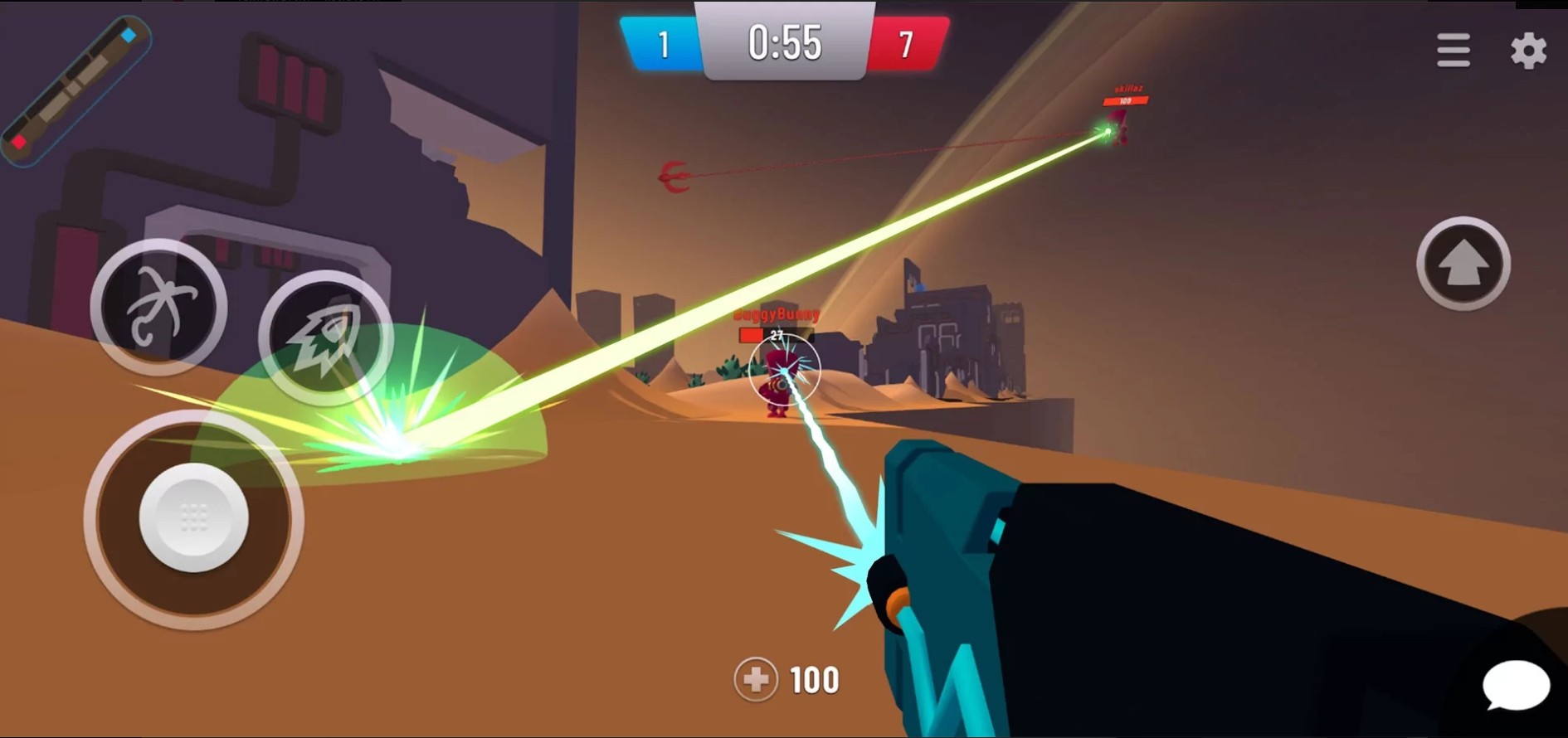
Task: Tap the movement joystick knob
Action: click(194, 517)
